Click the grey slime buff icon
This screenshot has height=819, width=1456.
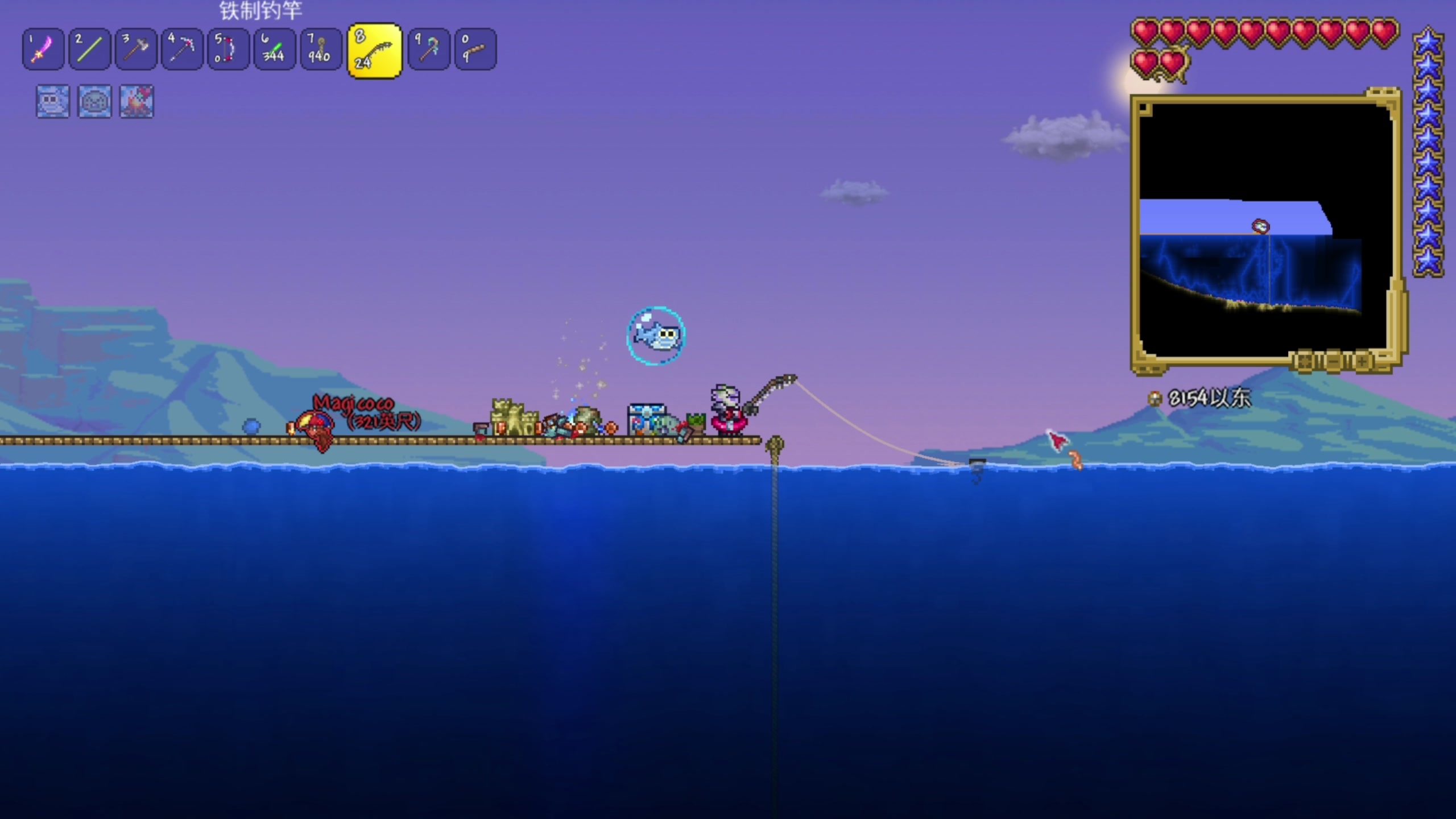point(94,102)
